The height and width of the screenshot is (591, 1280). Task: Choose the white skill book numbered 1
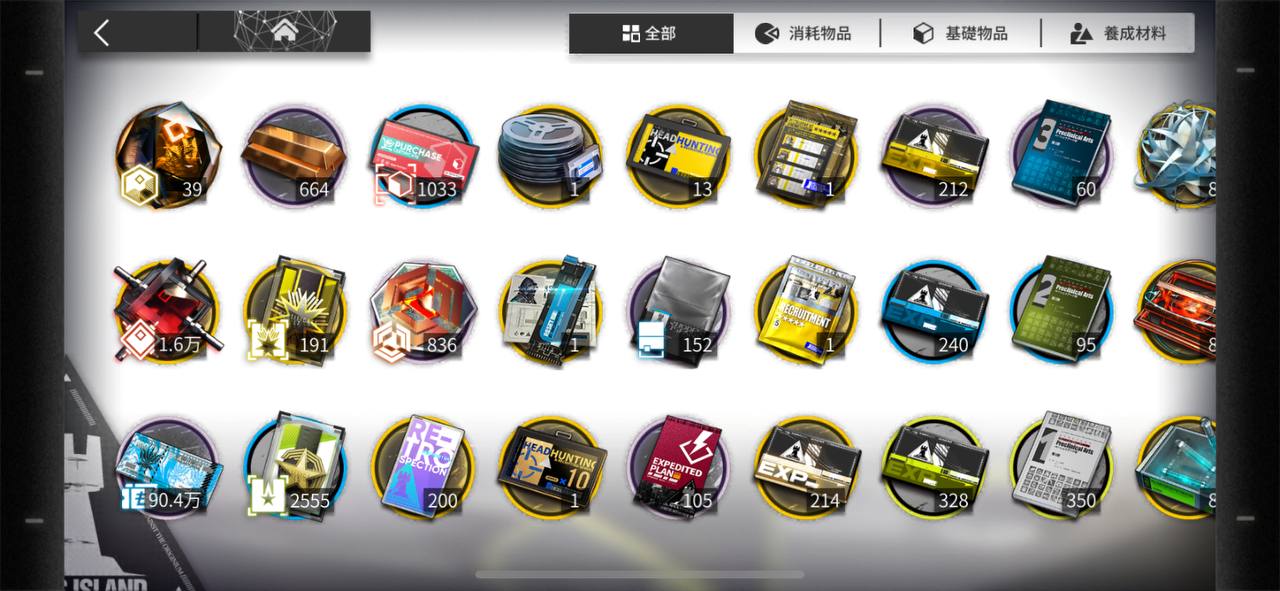point(1060,462)
